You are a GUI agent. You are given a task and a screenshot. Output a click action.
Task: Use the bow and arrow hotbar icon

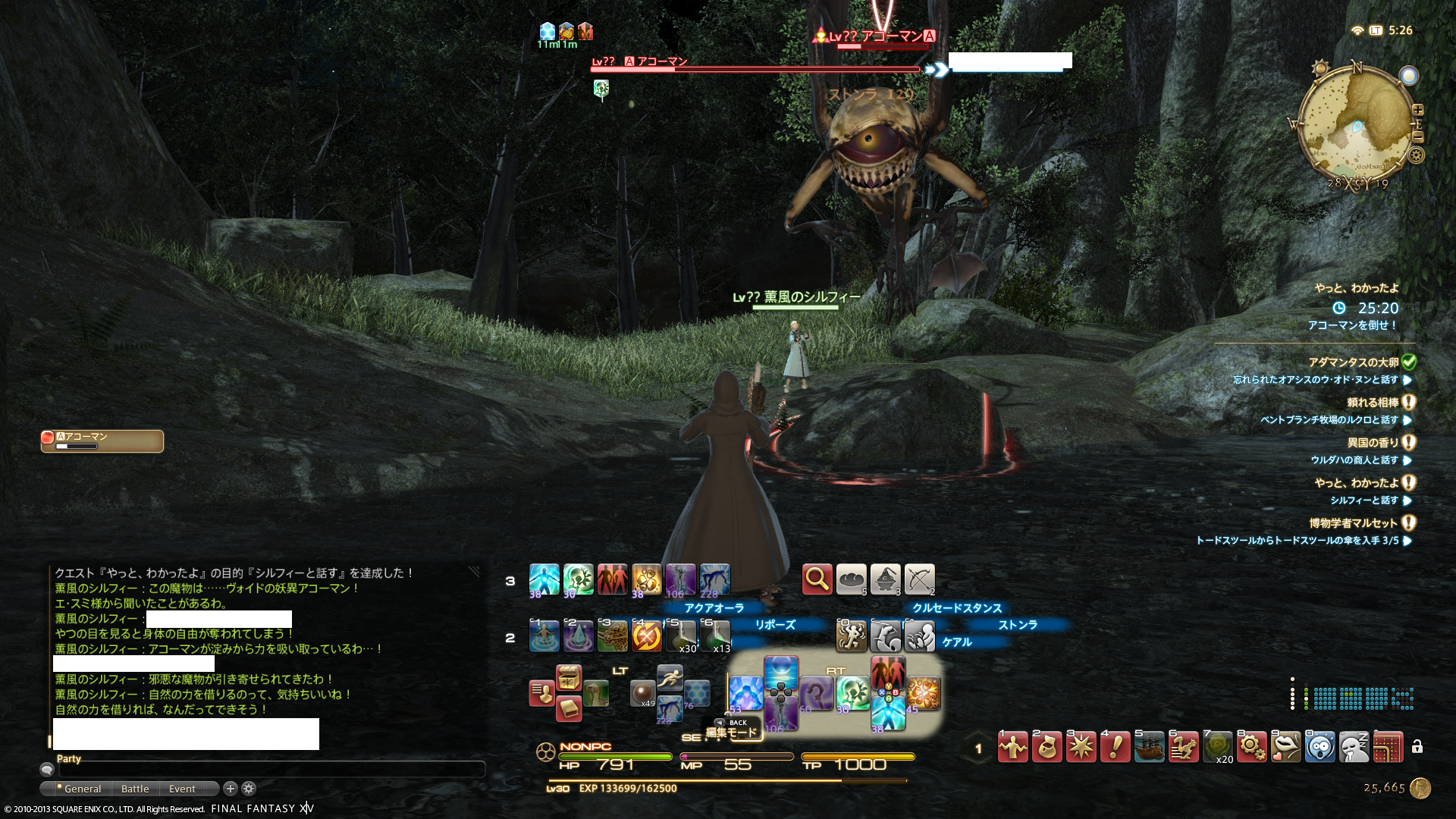[919, 579]
